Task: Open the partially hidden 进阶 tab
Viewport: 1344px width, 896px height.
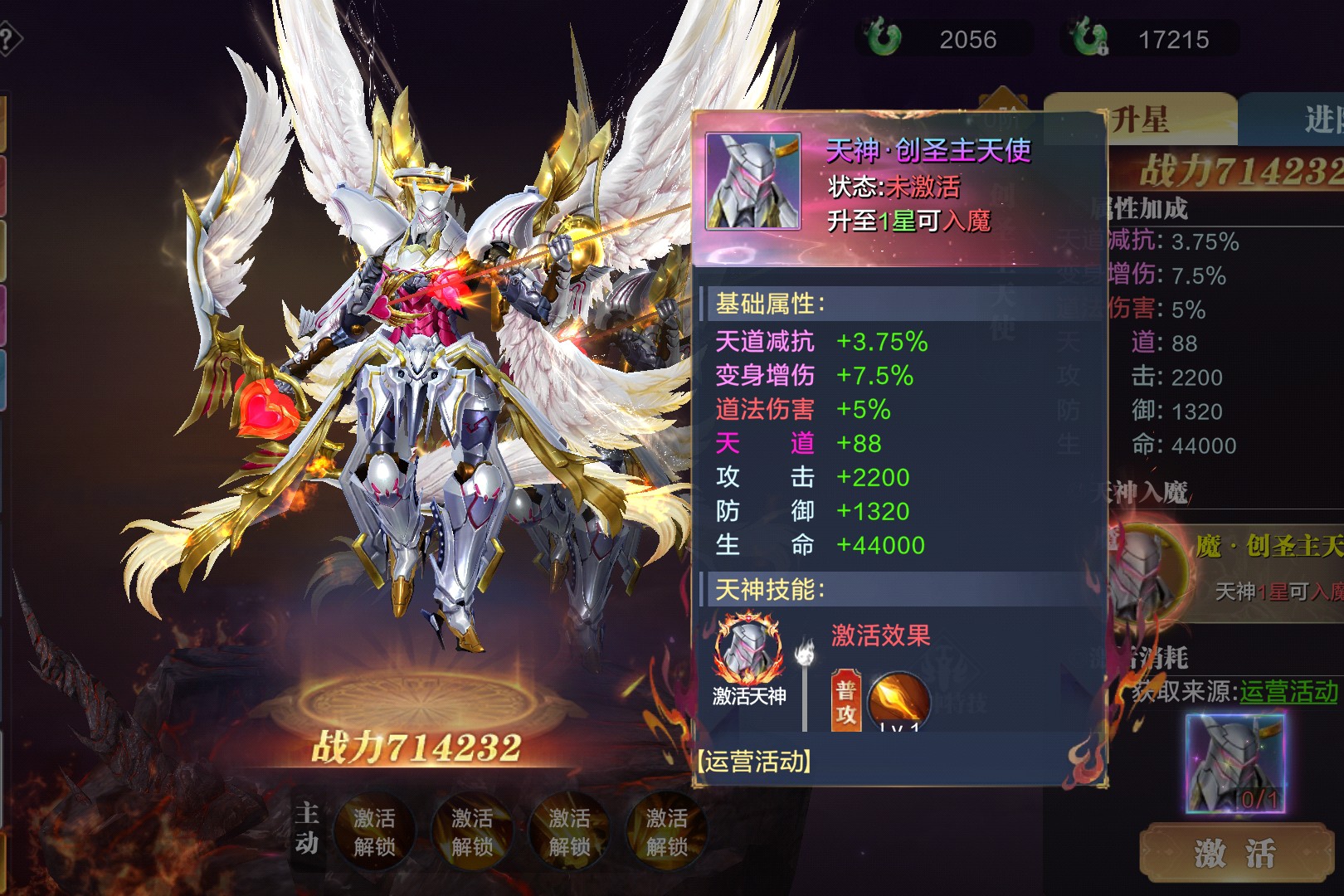Action: tap(1319, 120)
